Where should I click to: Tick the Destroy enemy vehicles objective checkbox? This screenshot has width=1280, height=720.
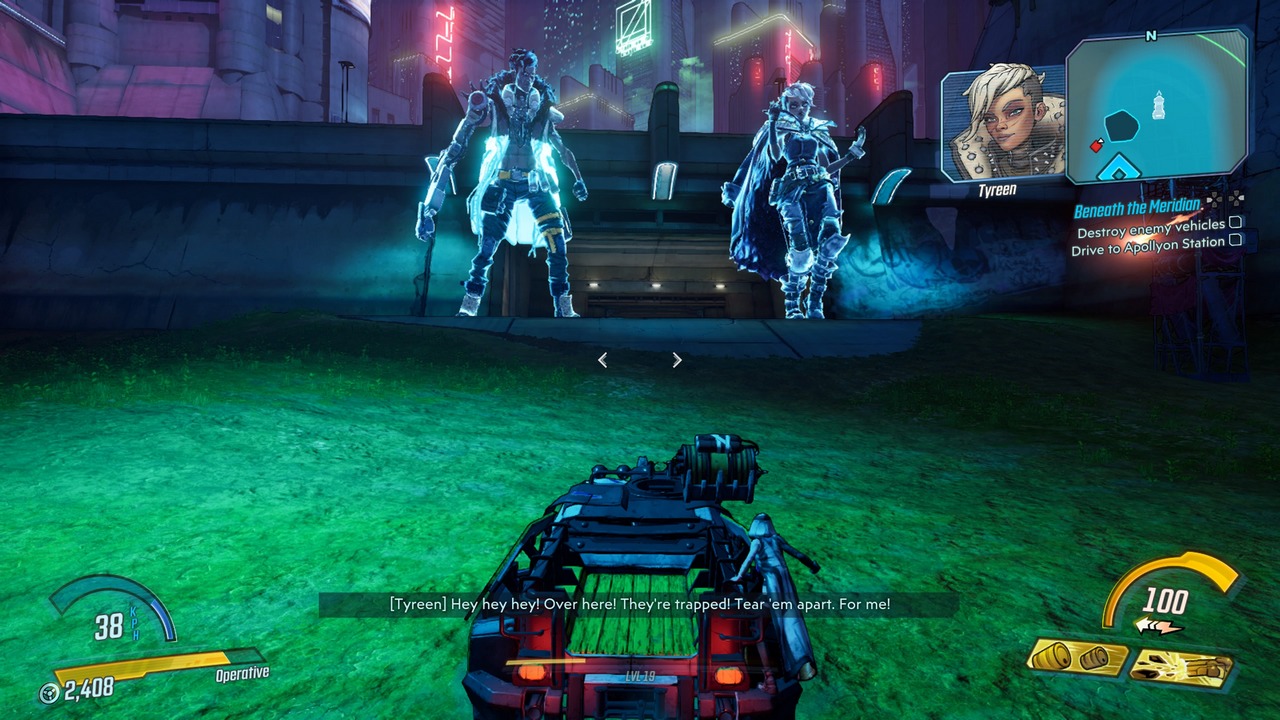[x=1235, y=223]
